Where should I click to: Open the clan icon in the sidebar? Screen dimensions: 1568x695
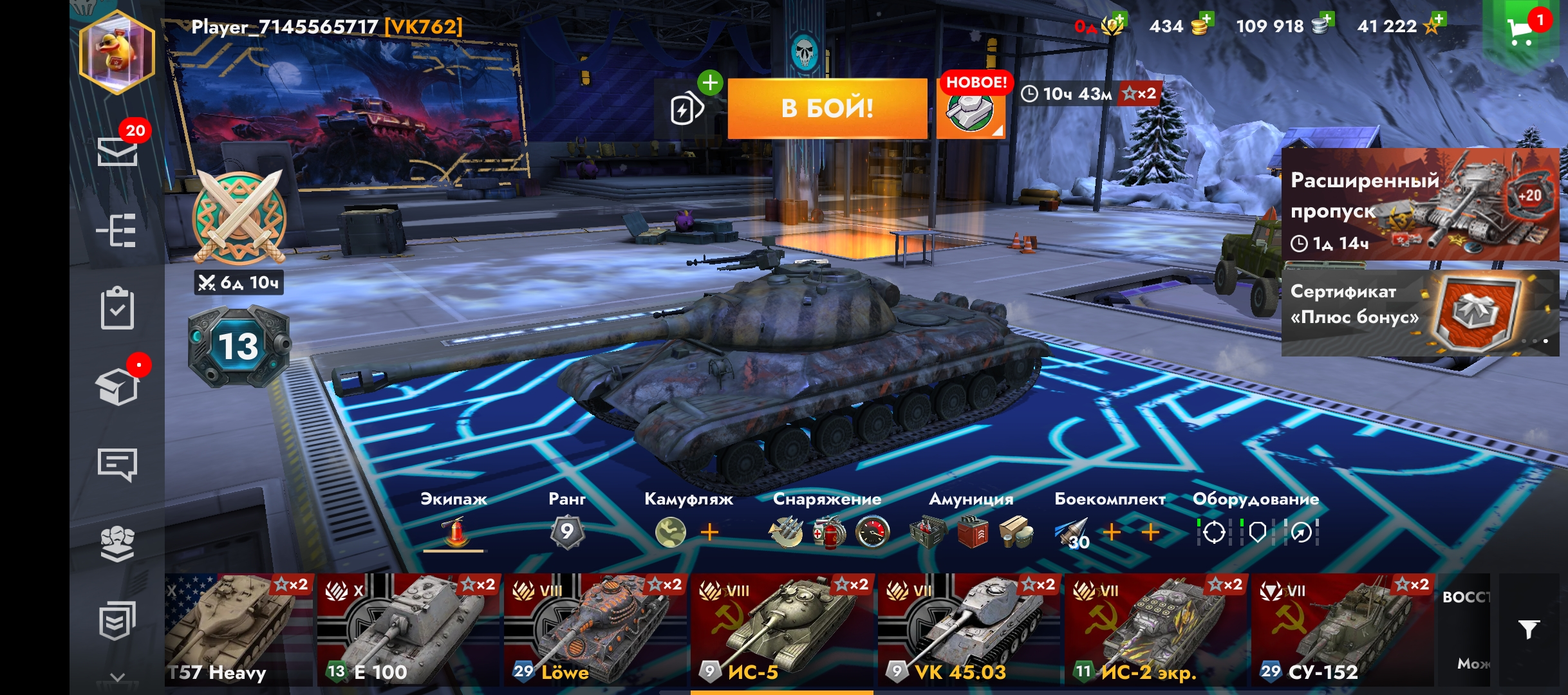click(117, 544)
